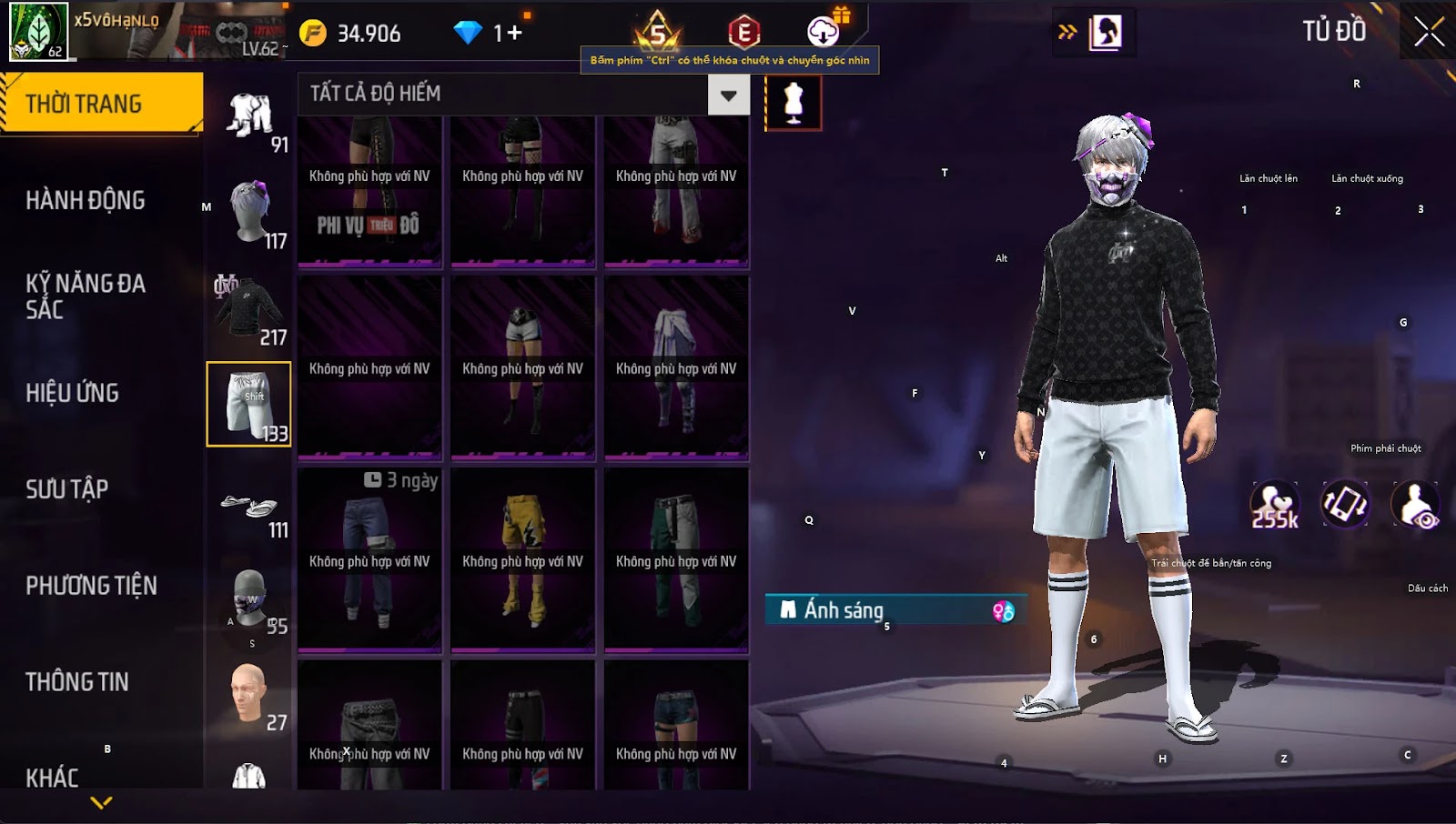Screen dimensions: 1456x824
Task: Open the Sưu Tập section
Action: tap(67, 489)
